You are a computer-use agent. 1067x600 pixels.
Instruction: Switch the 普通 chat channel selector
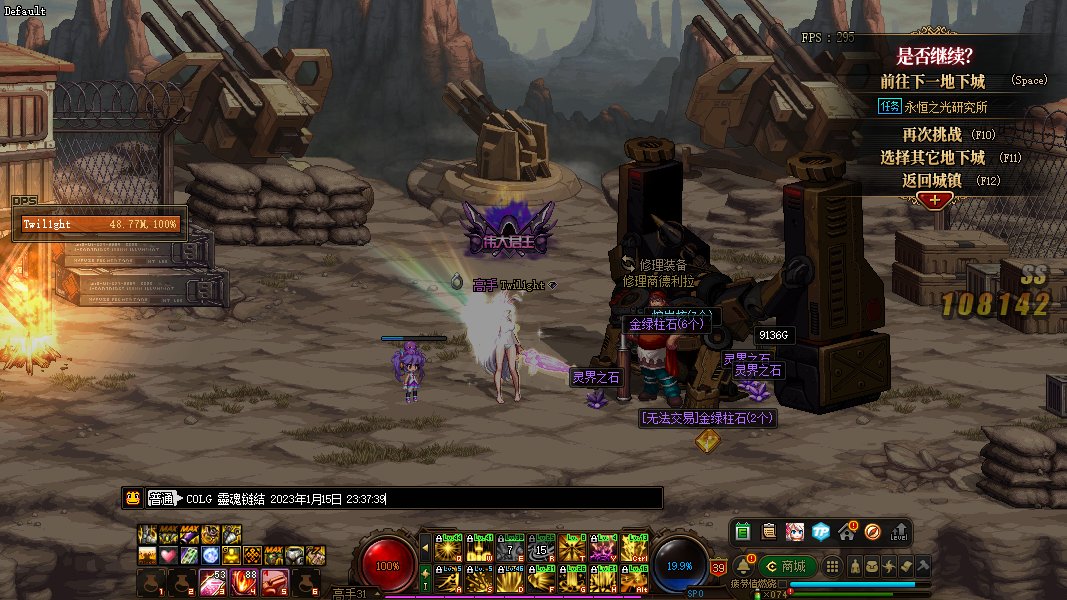click(161, 498)
